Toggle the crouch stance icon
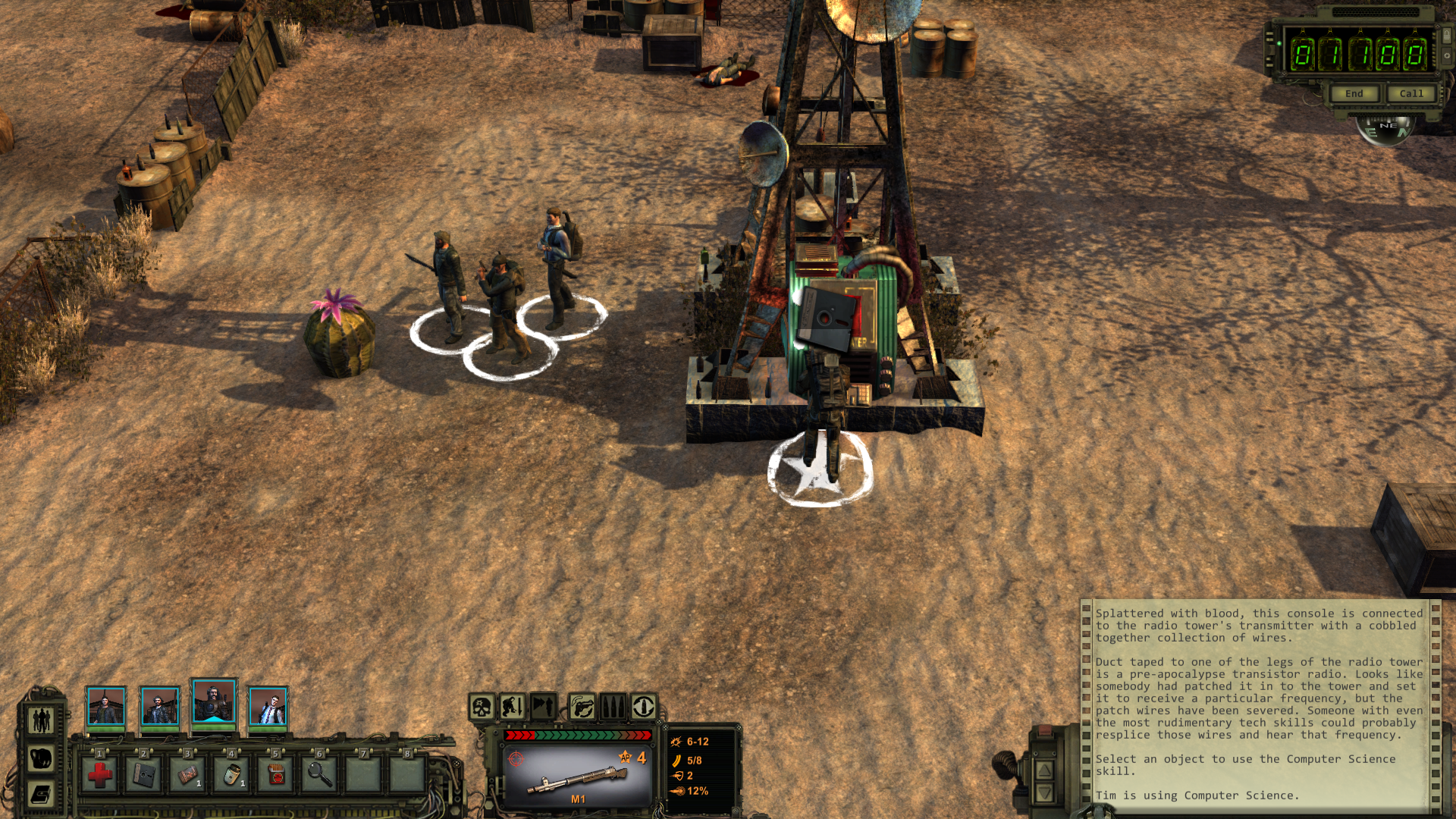The width and height of the screenshot is (1456, 819). tap(512, 708)
